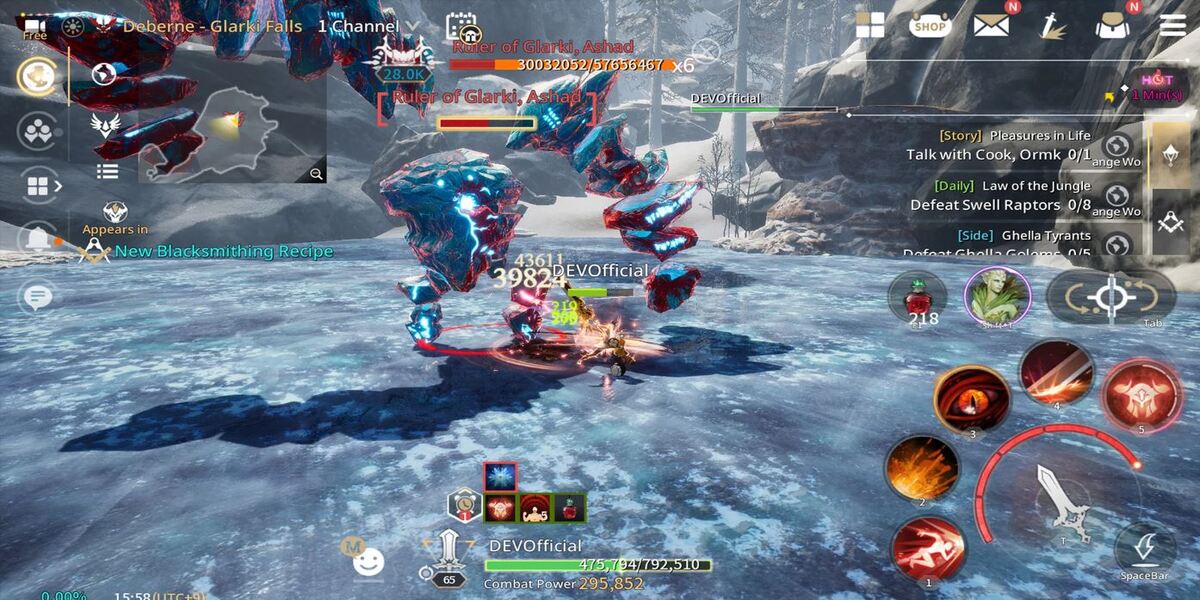This screenshot has width=1200, height=600.
Task: Open the New Blacksmithing Recipe notification
Action: point(222,251)
